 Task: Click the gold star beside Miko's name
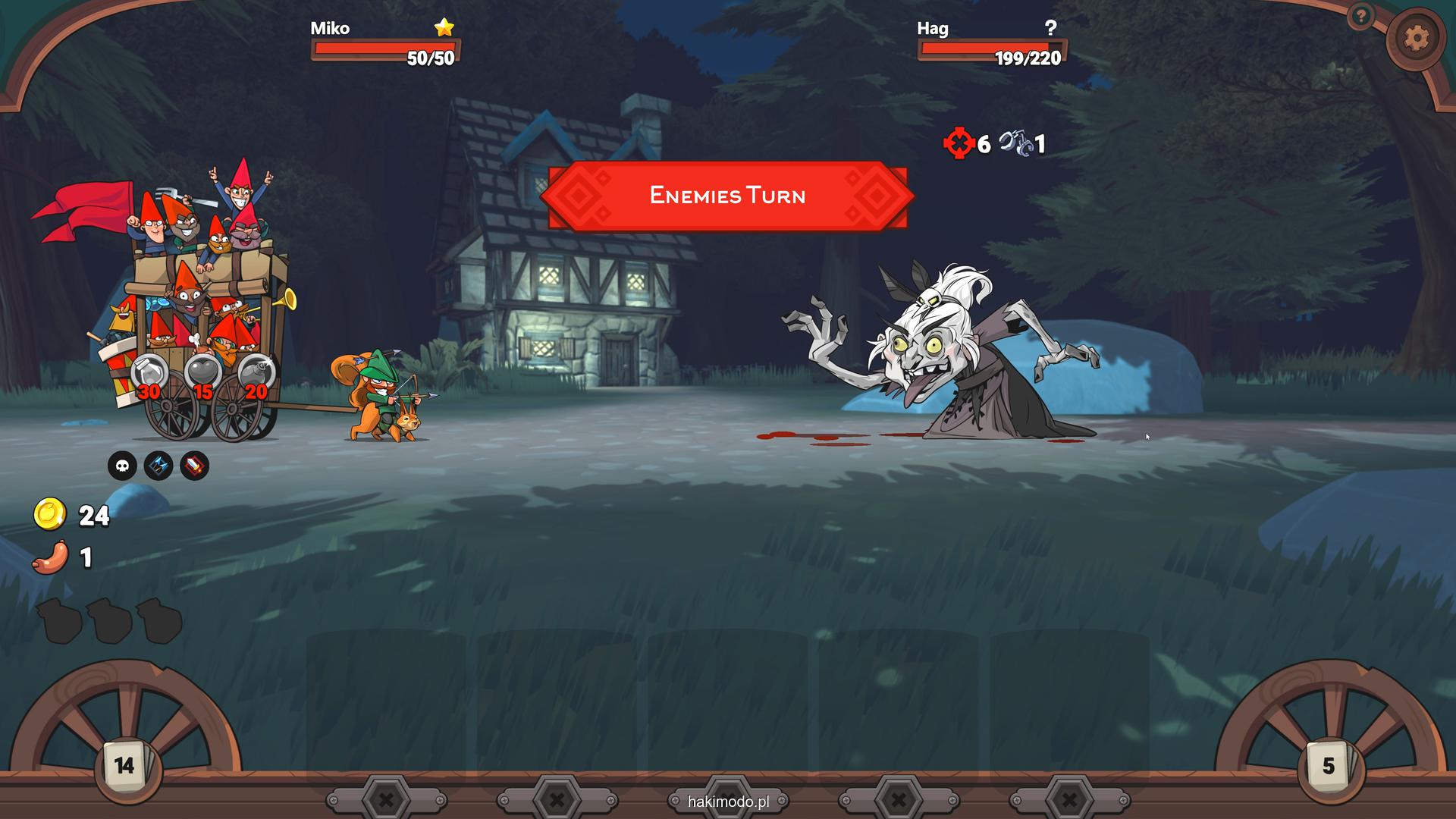(444, 28)
